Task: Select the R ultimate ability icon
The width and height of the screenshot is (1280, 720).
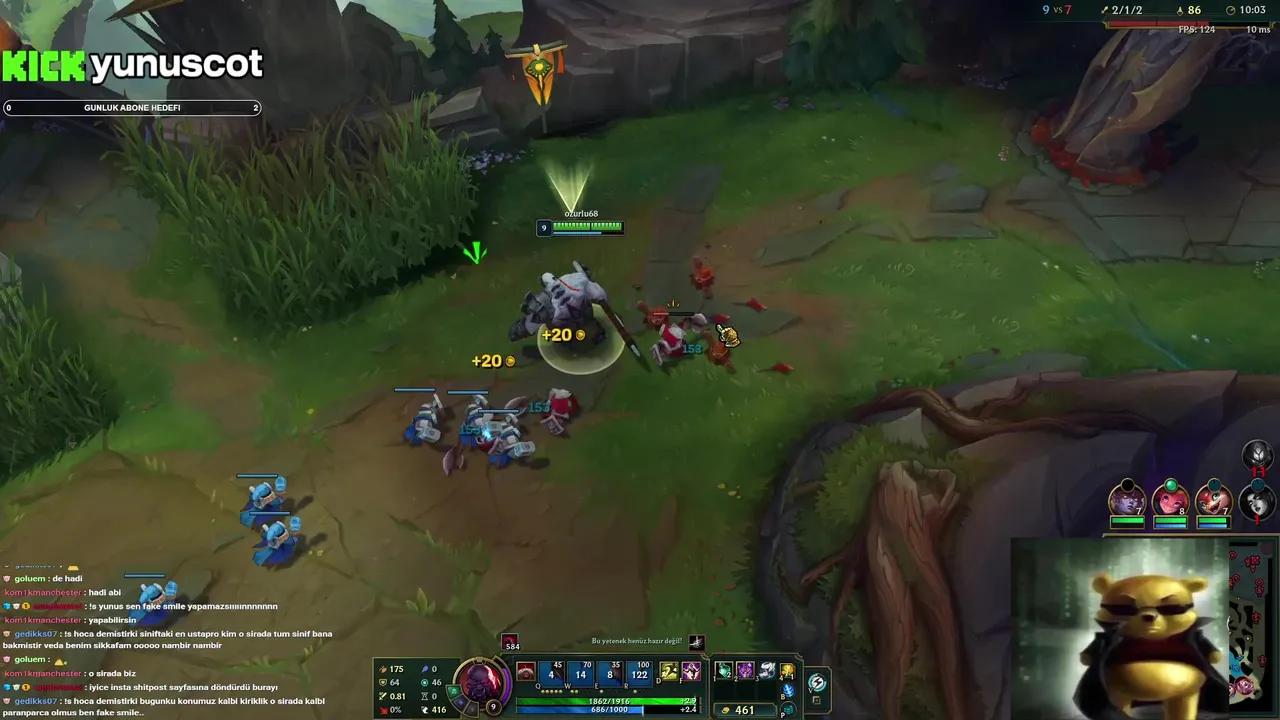Action: pos(639,674)
